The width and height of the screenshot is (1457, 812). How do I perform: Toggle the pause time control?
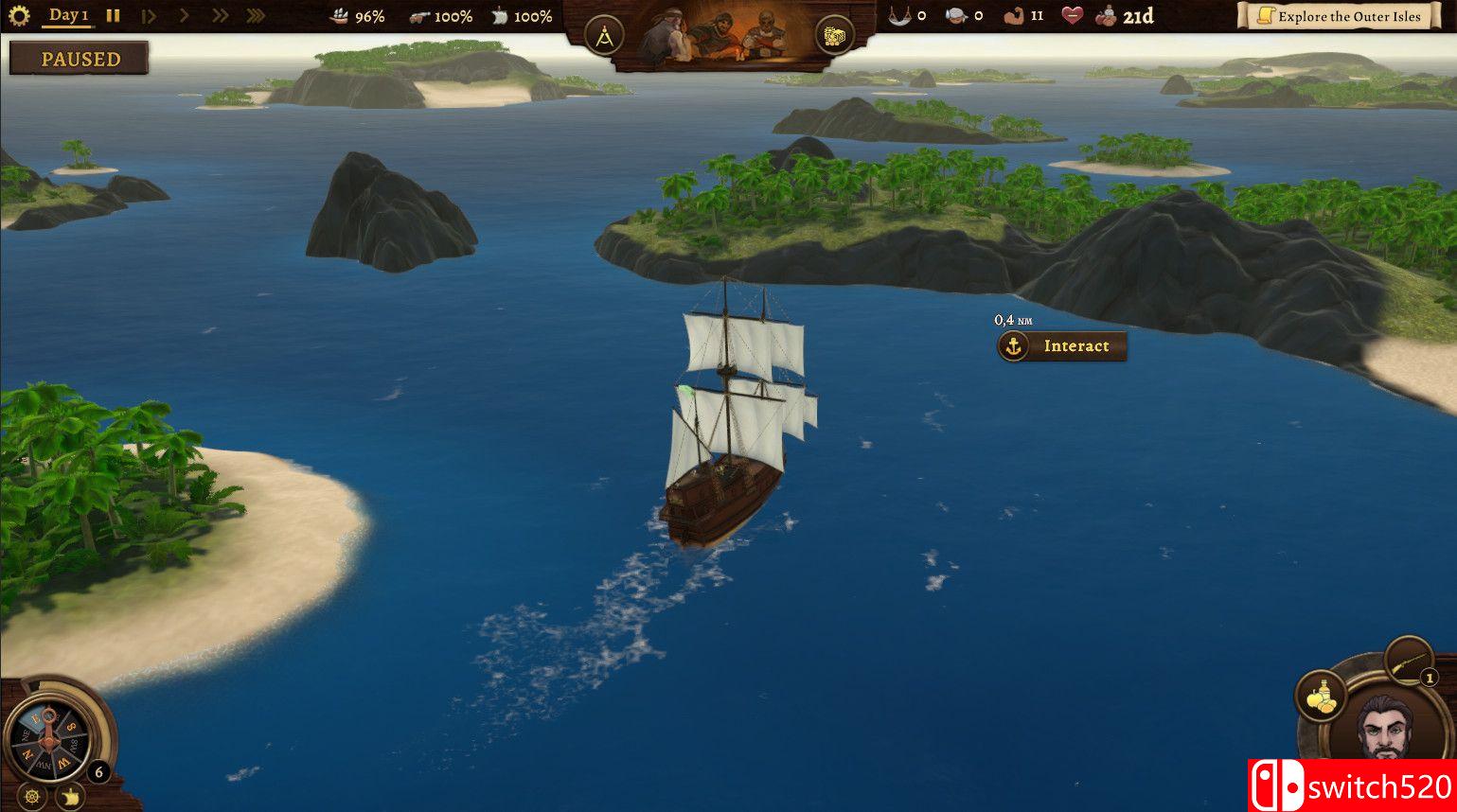pos(113,16)
